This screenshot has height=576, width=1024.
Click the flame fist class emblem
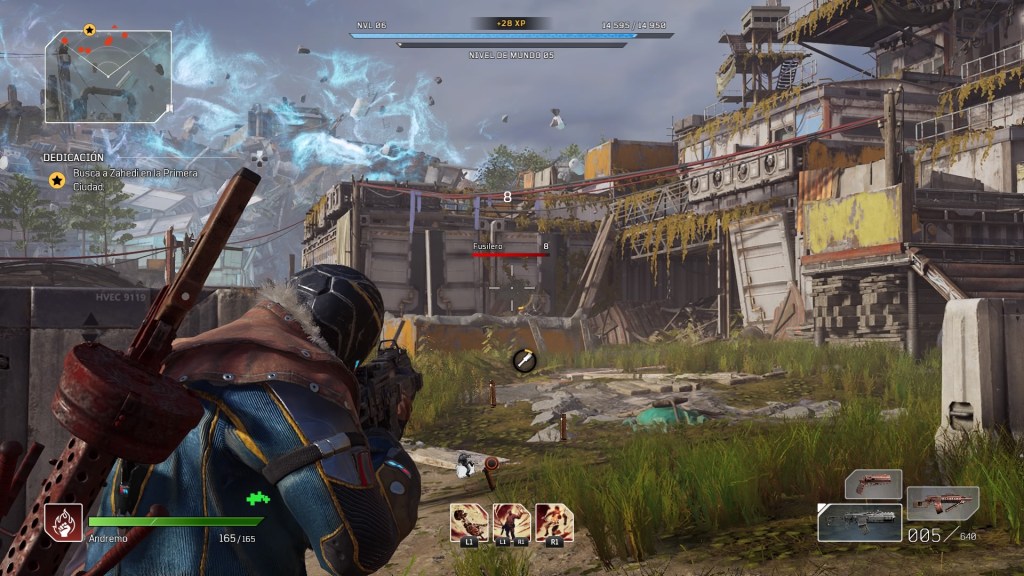click(x=63, y=521)
